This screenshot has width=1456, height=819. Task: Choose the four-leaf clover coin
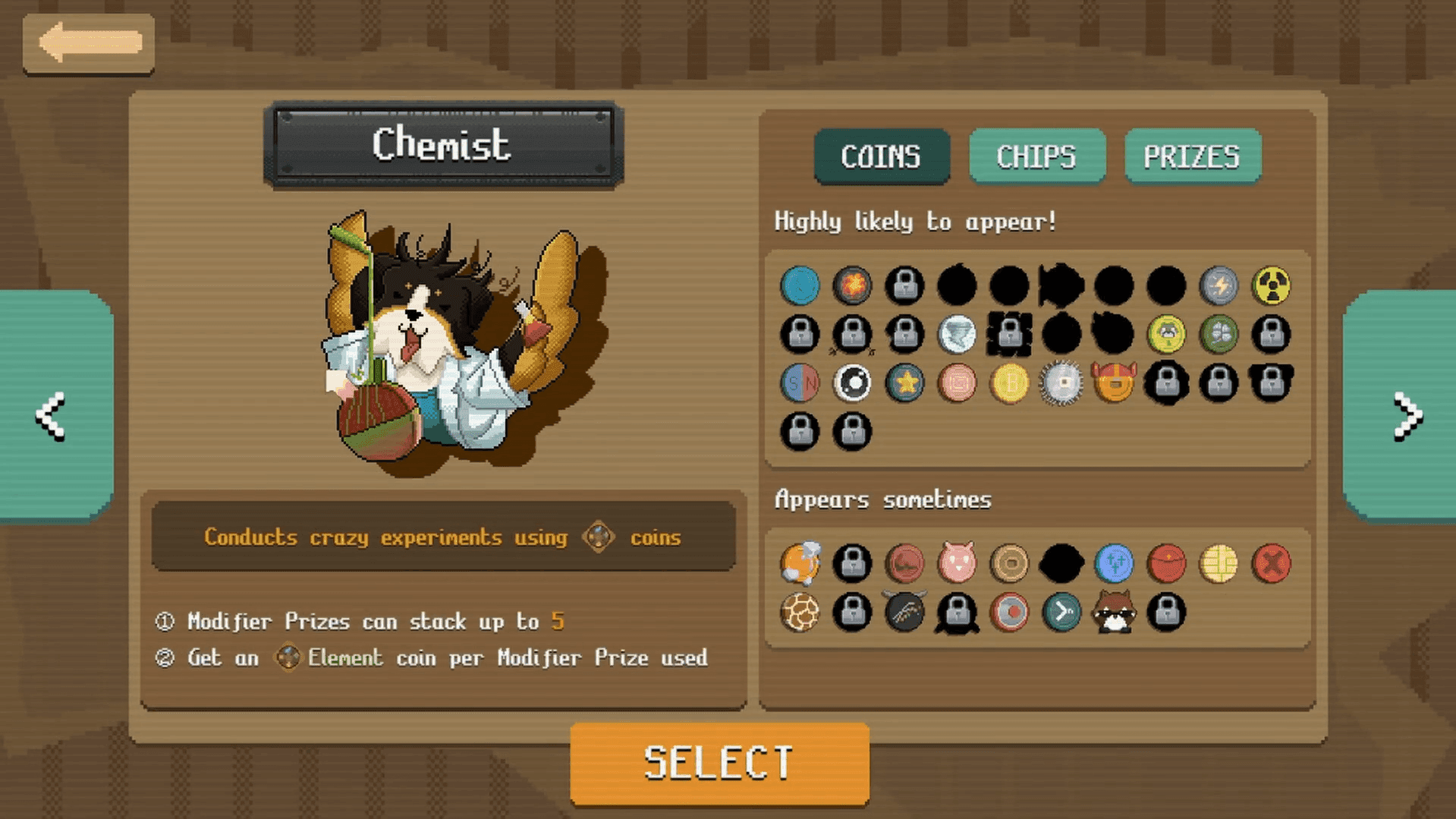pos(1219,334)
